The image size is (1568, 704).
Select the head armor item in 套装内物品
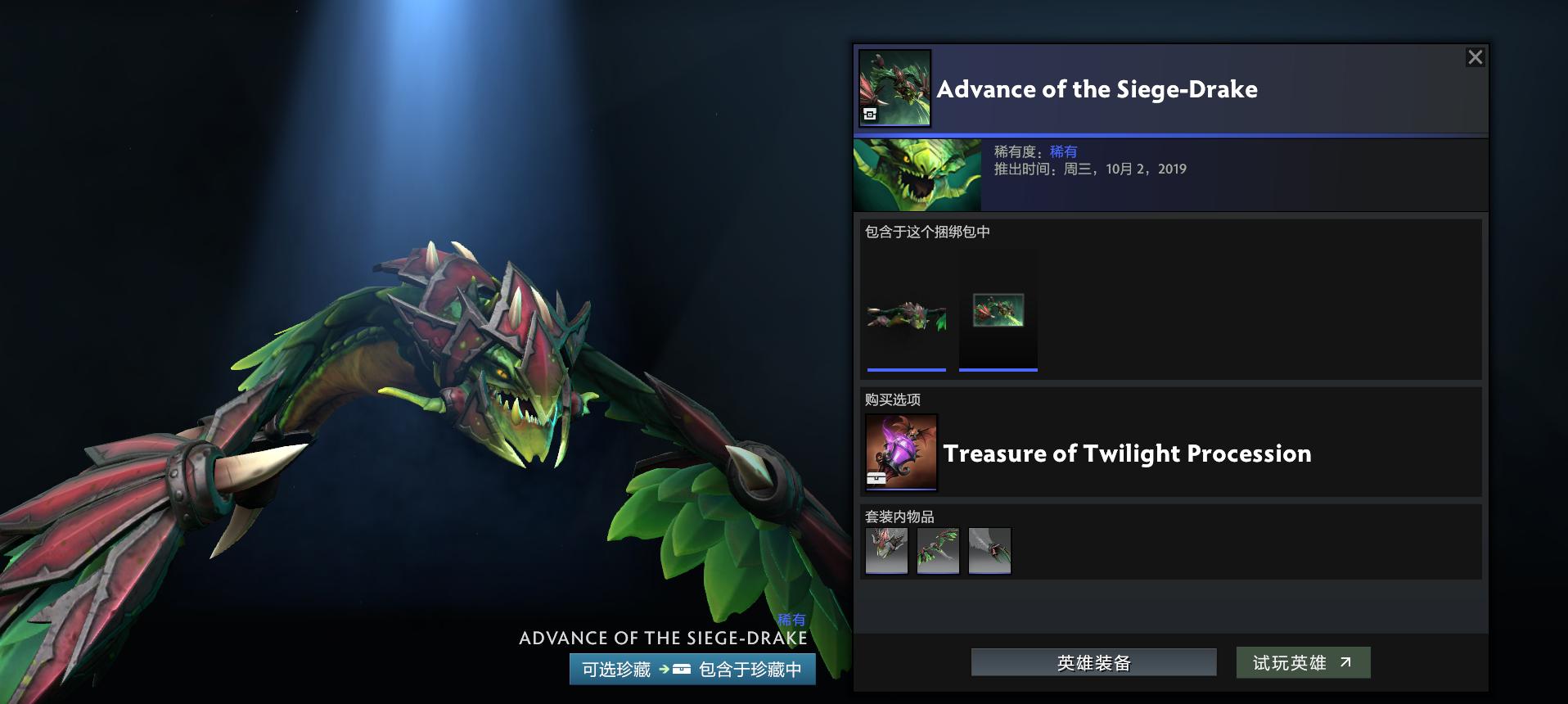tap(886, 551)
